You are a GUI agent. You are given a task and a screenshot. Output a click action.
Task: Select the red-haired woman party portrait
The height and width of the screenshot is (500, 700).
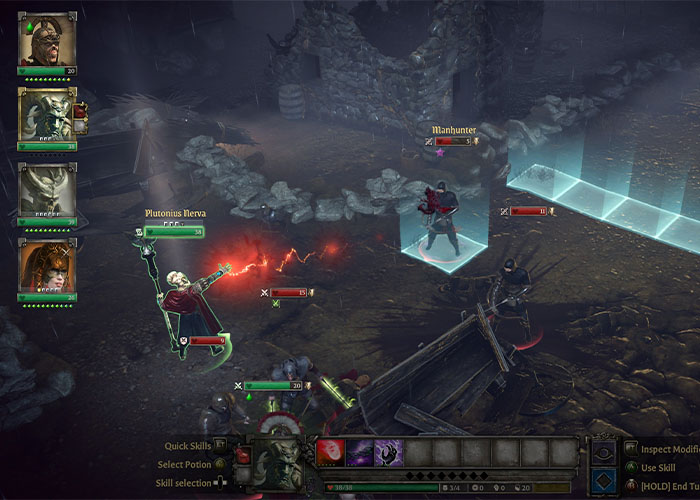point(47,266)
